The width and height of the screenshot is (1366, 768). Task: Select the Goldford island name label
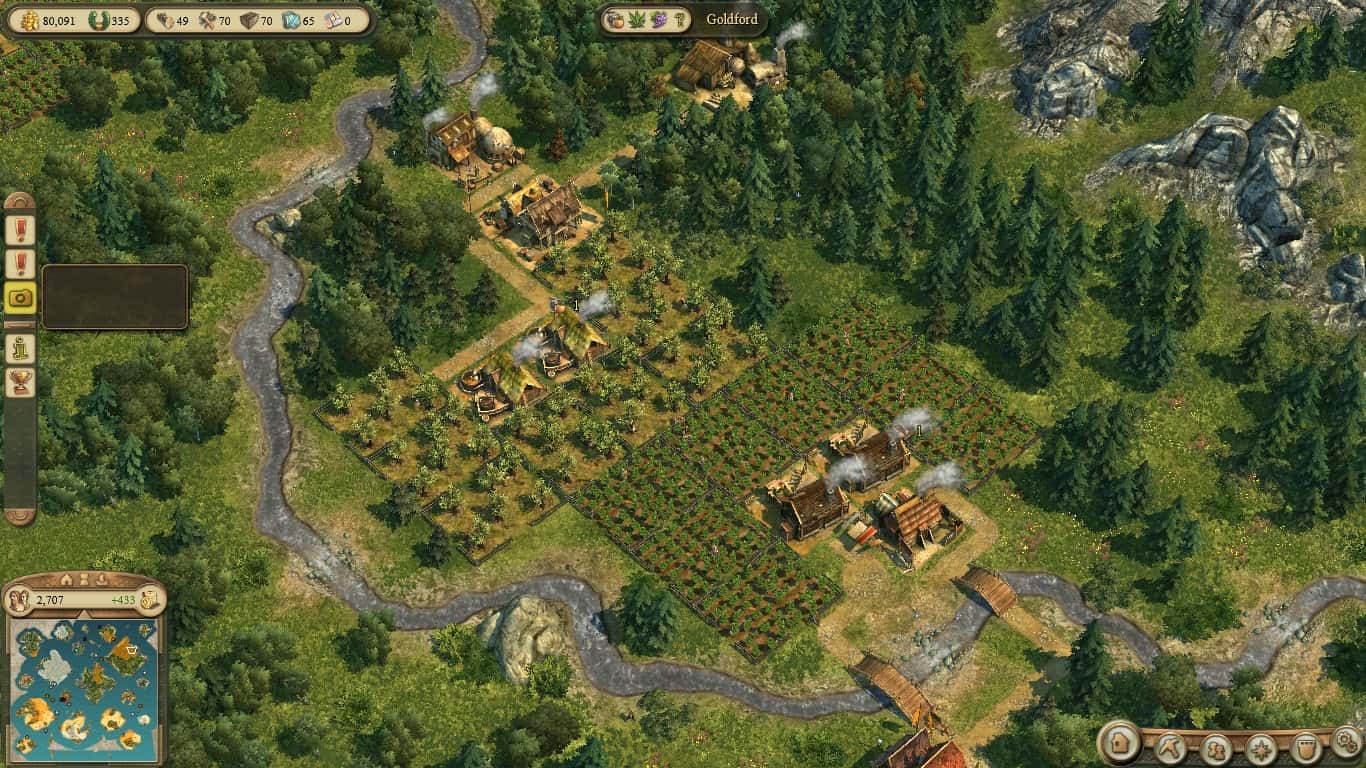pyautogui.click(x=732, y=19)
